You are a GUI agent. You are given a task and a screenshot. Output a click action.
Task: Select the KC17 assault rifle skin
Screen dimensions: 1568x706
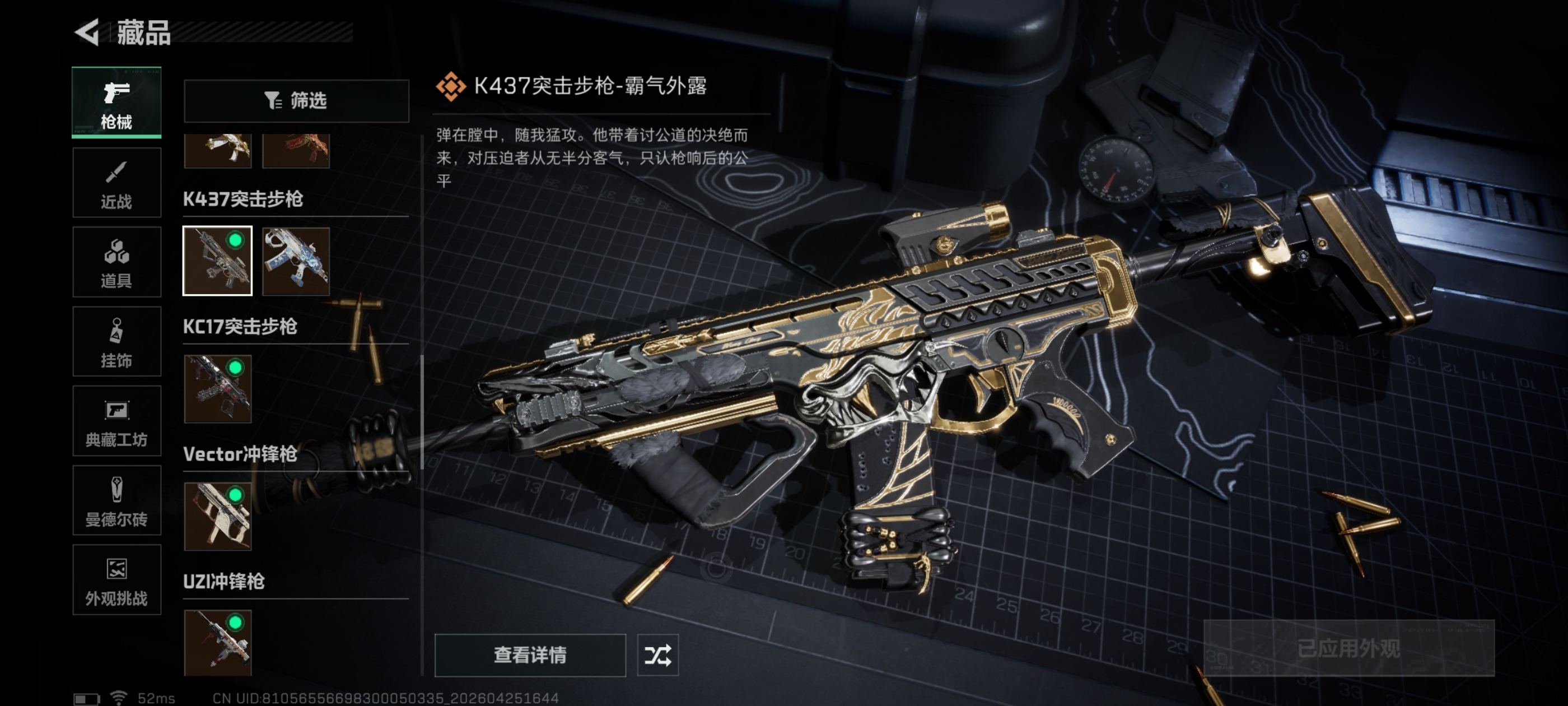(217, 389)
